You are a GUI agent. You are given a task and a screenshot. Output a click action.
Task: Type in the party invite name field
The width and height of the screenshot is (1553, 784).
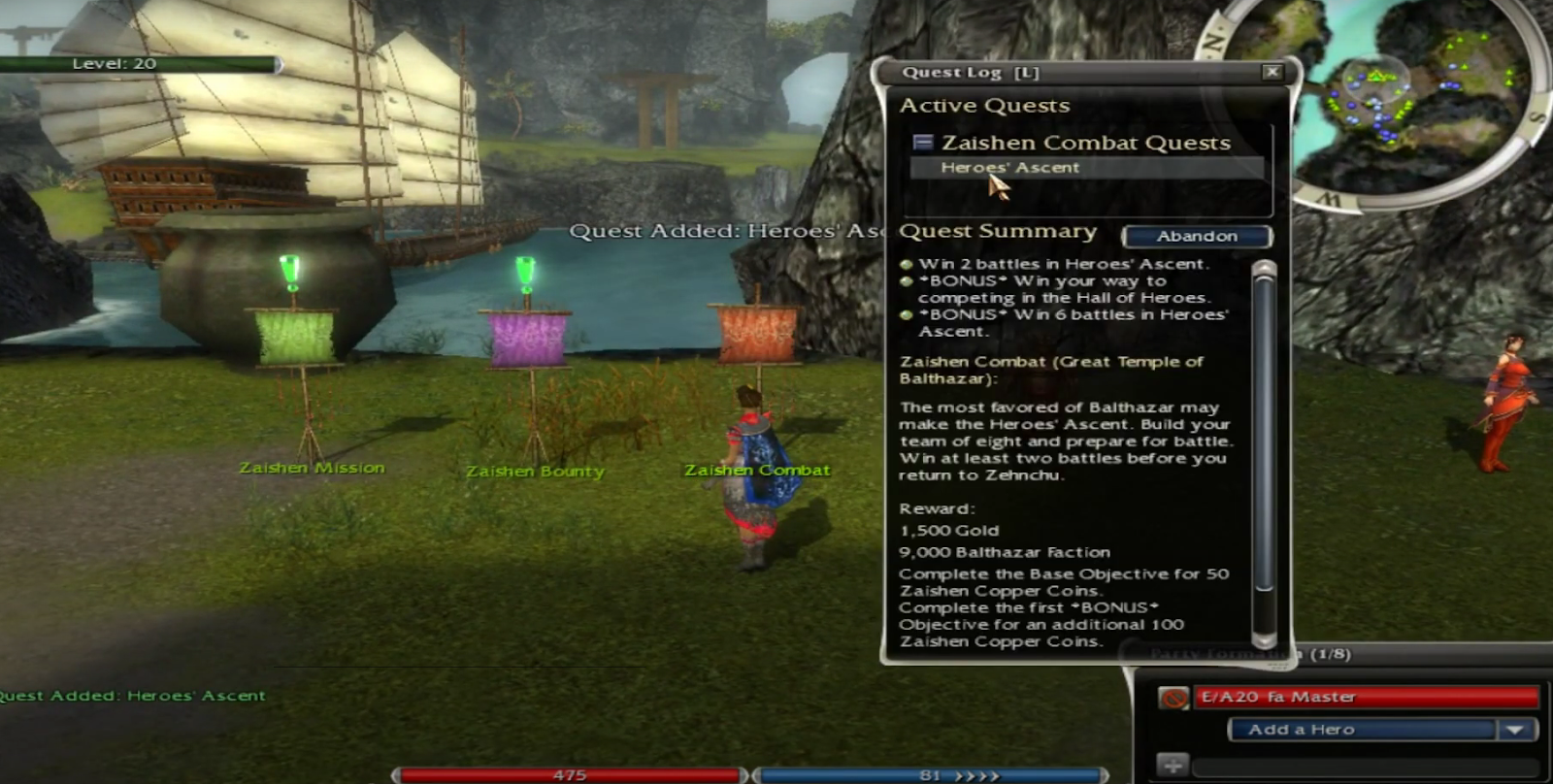(1365, 768)
